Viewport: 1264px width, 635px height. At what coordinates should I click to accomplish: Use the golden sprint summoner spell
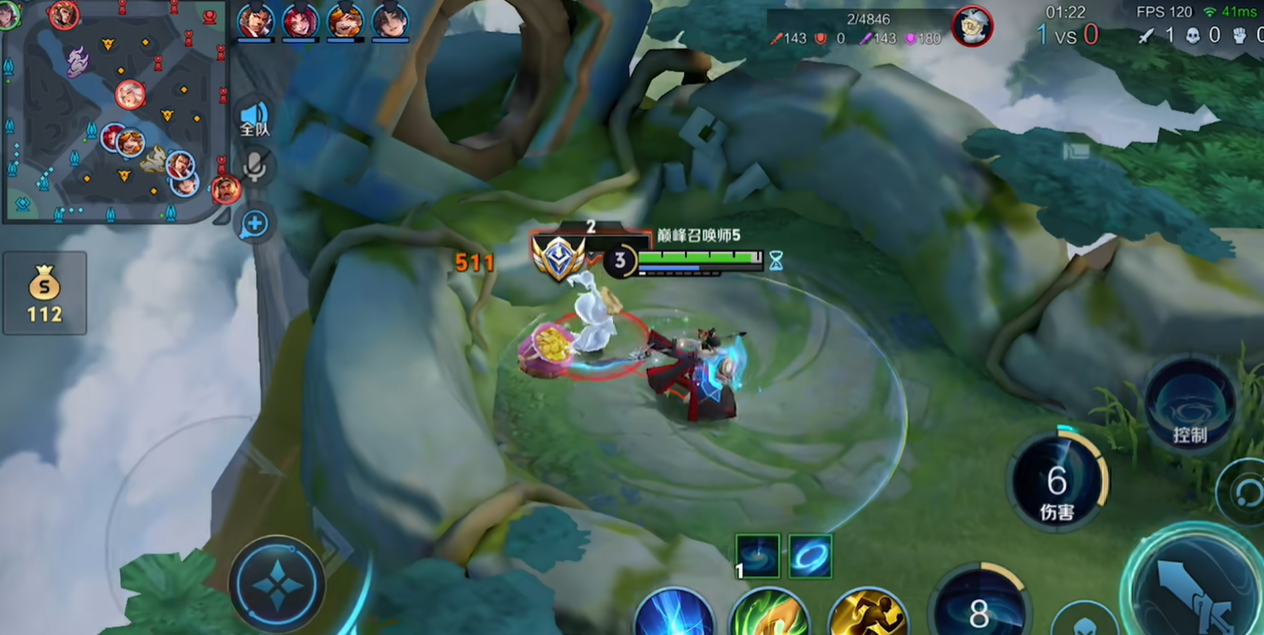[x=867, y=613]
